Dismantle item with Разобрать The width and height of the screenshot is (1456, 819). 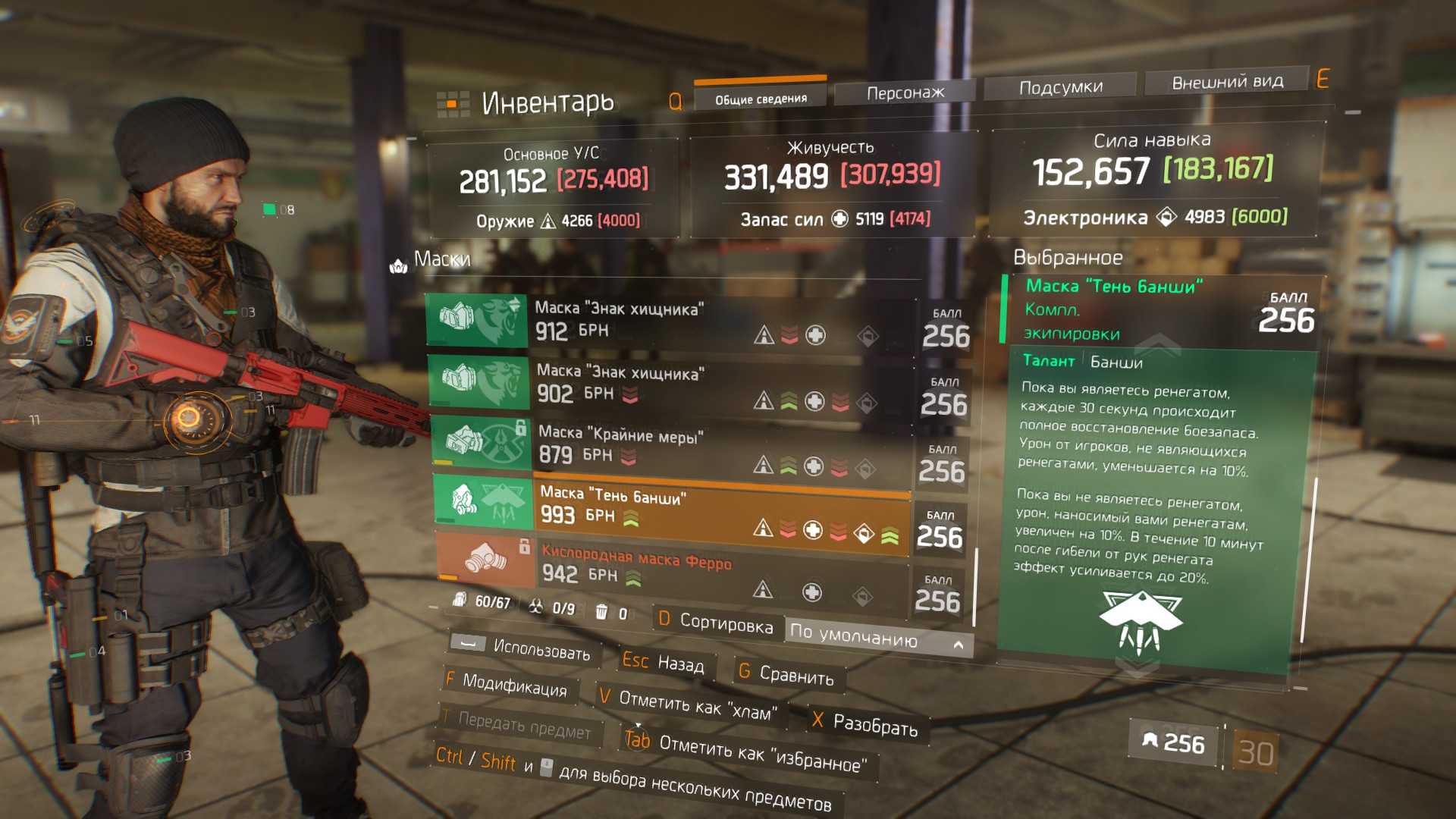click(x=864, y=723)
